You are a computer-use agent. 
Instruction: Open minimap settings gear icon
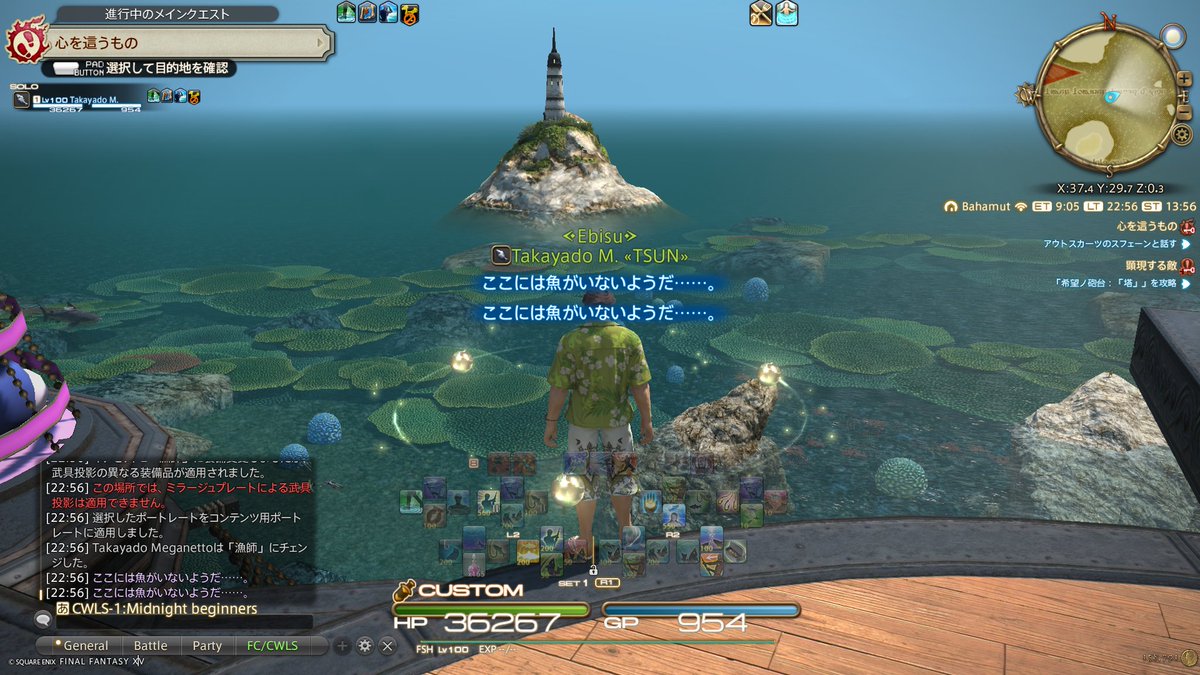tap(1182, 135)
